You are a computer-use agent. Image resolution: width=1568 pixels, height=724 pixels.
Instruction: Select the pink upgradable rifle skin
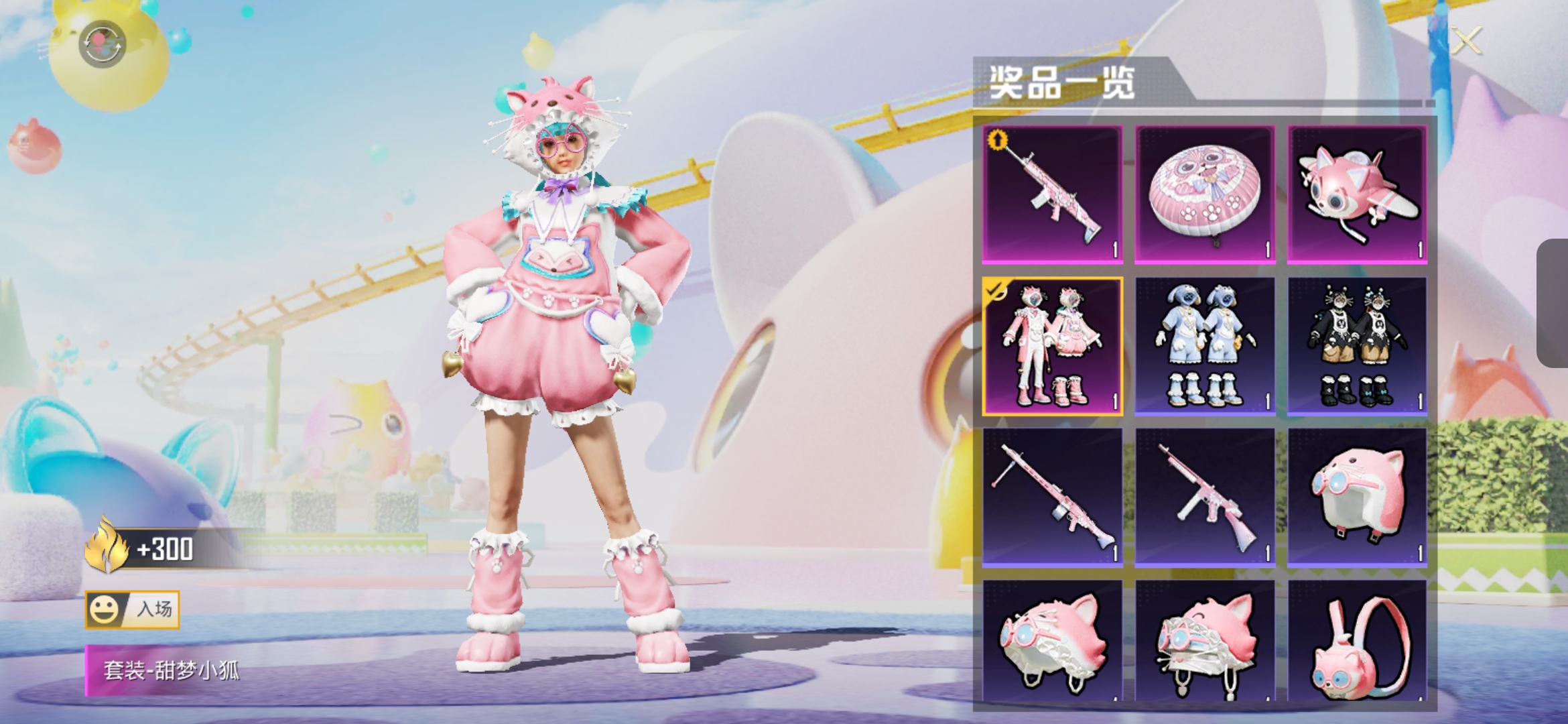click(x=1053, y=194)
